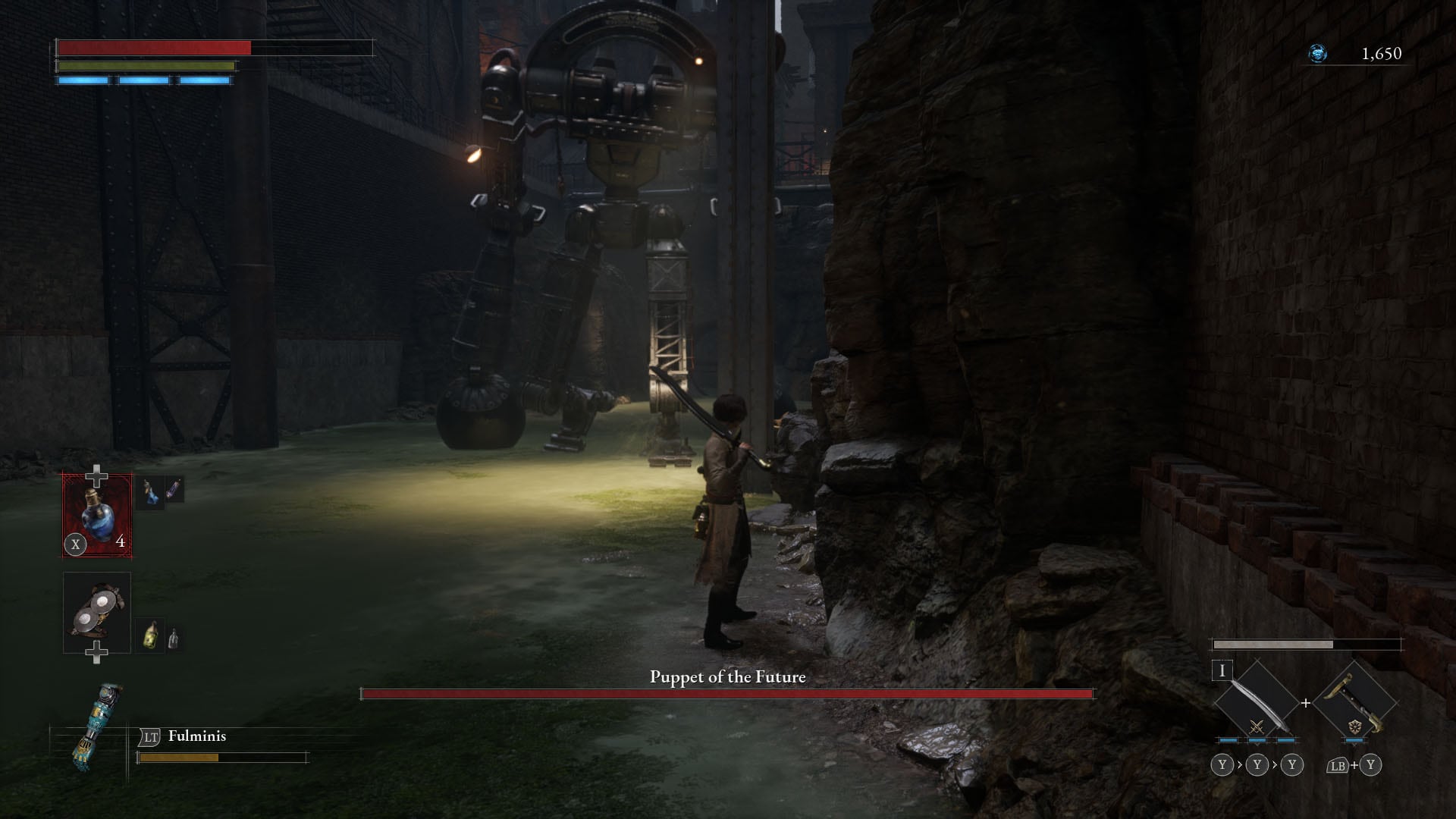Choose the small yellow bottle item
The height and width of the screenshot is (819, 1456).
click(x=151, y=636)
